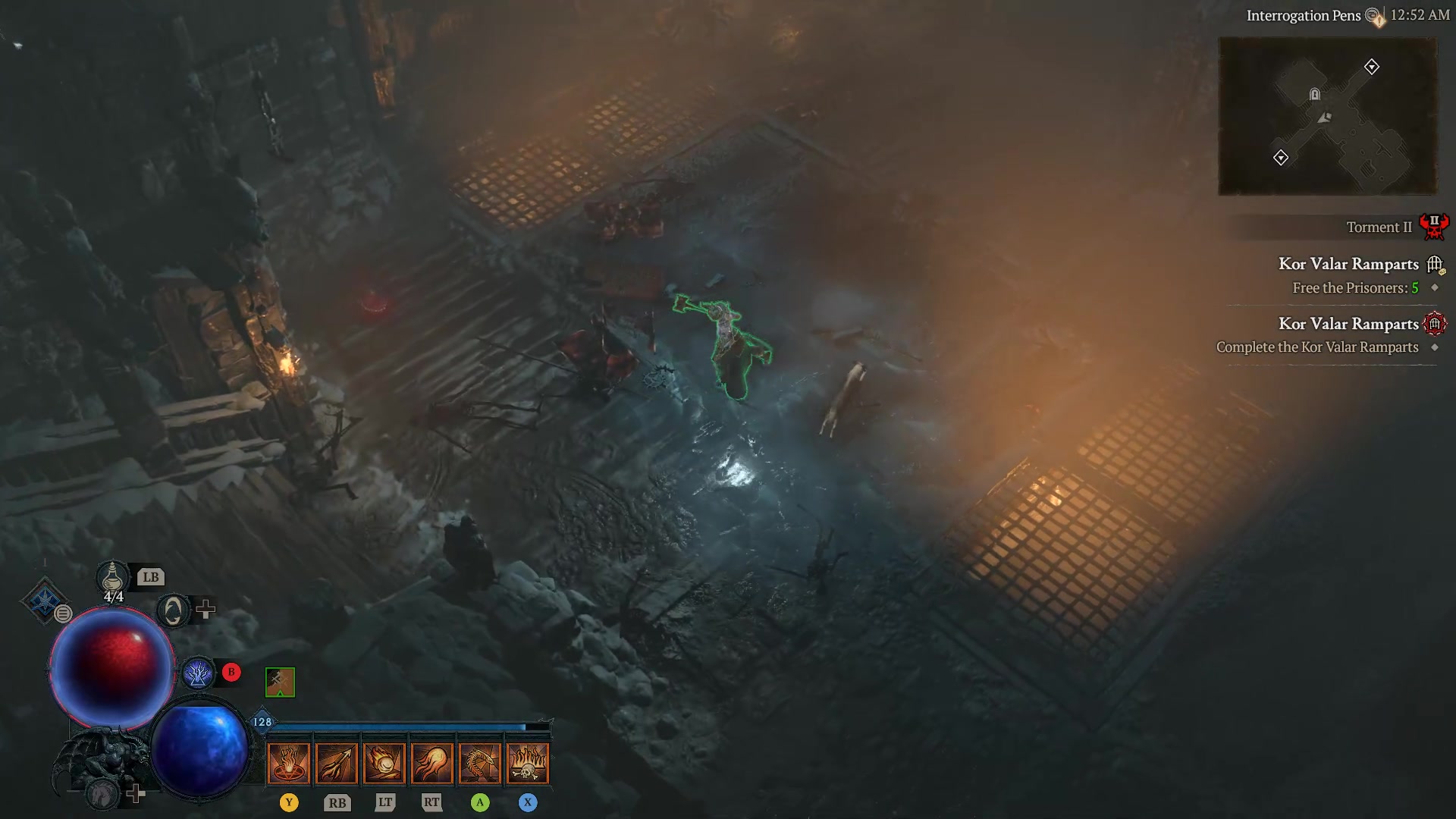The width and height of the screenshot is (1456, 819).
Task: Click the healing potion icon above the health orb
Action: 112,578
